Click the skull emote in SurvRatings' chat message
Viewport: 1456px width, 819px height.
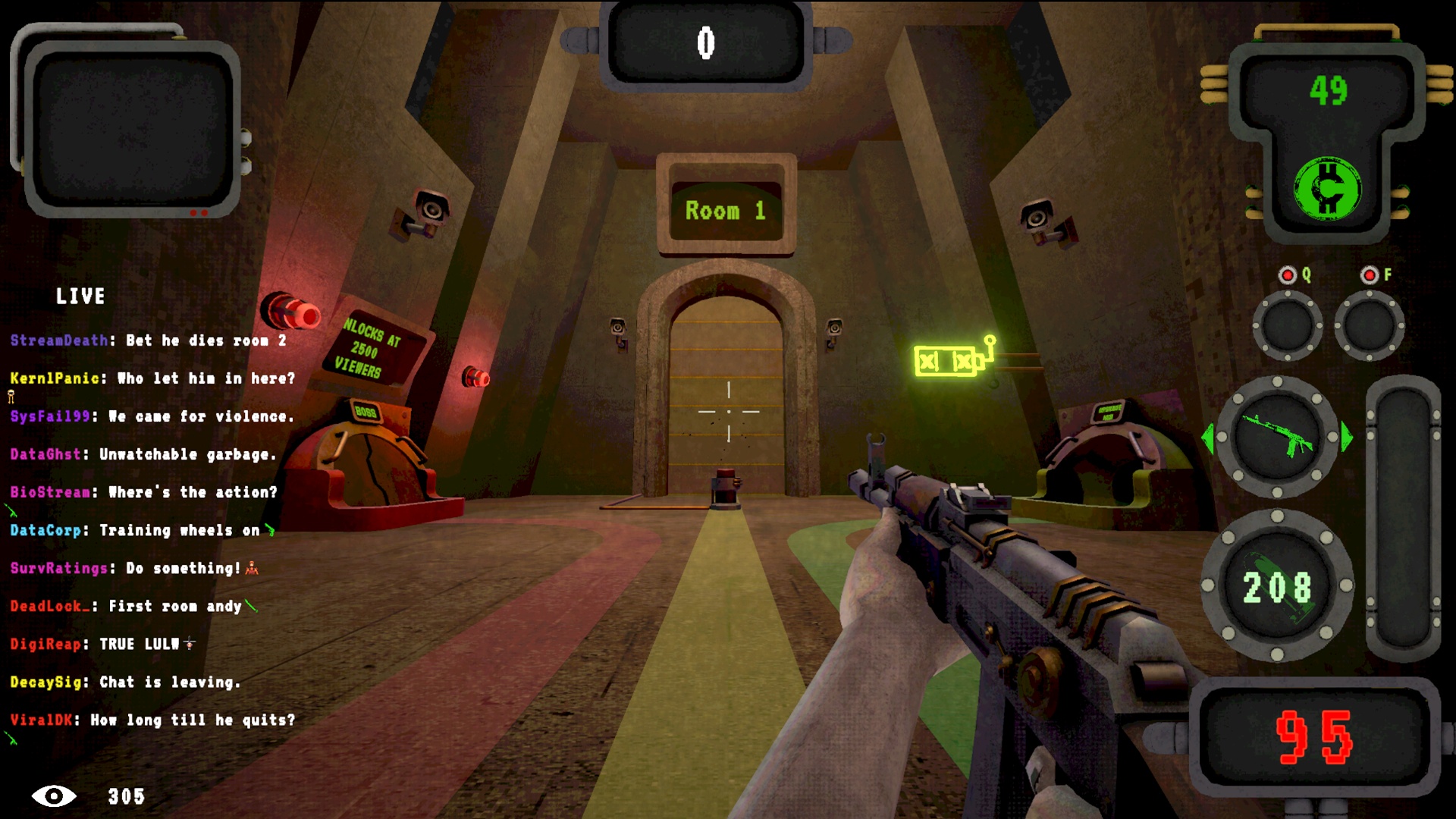(250, 569)
